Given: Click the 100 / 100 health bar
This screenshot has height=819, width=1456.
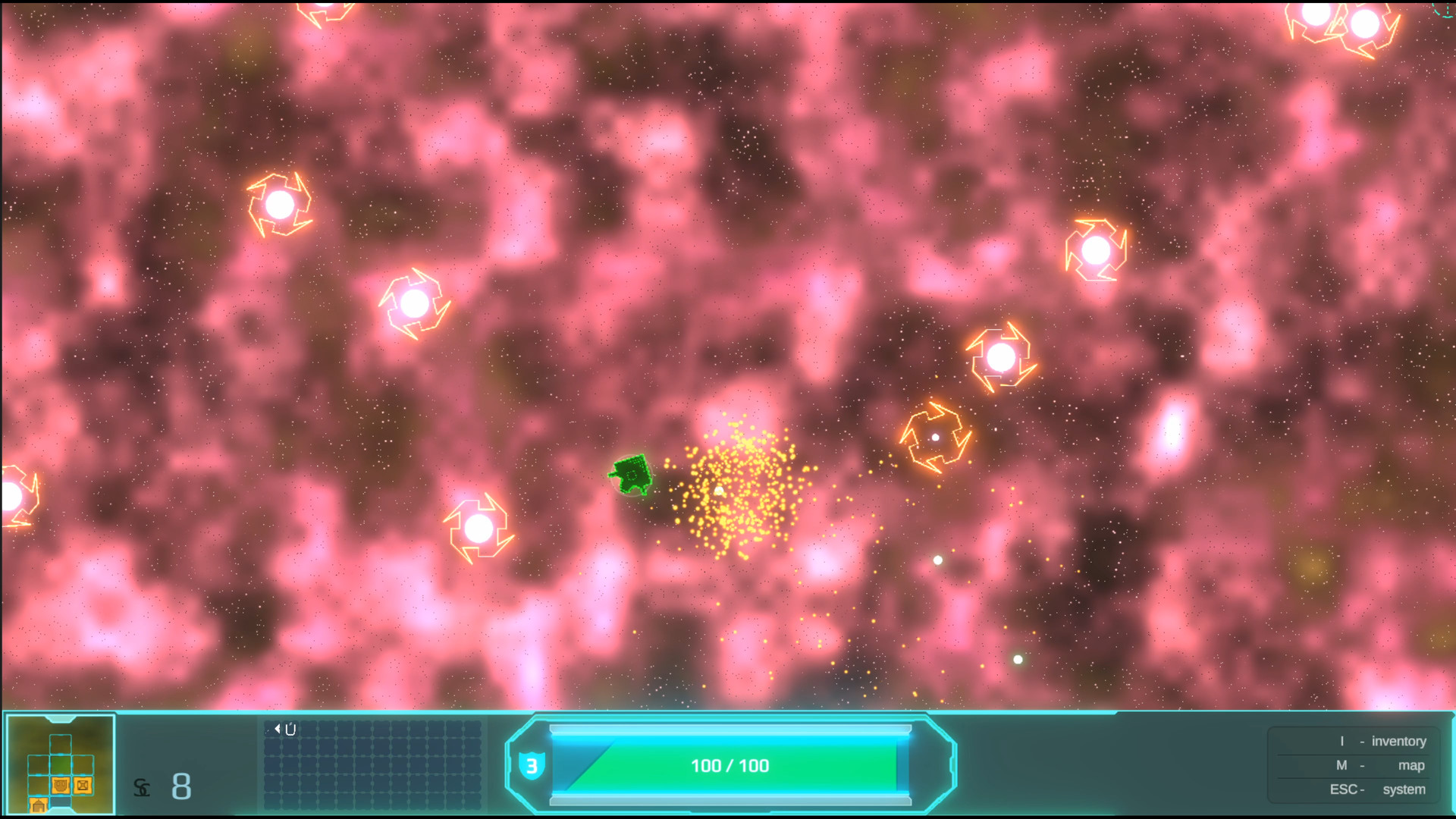Looking at the screenshot, I should pyautogui.click(x=730, y=766).
